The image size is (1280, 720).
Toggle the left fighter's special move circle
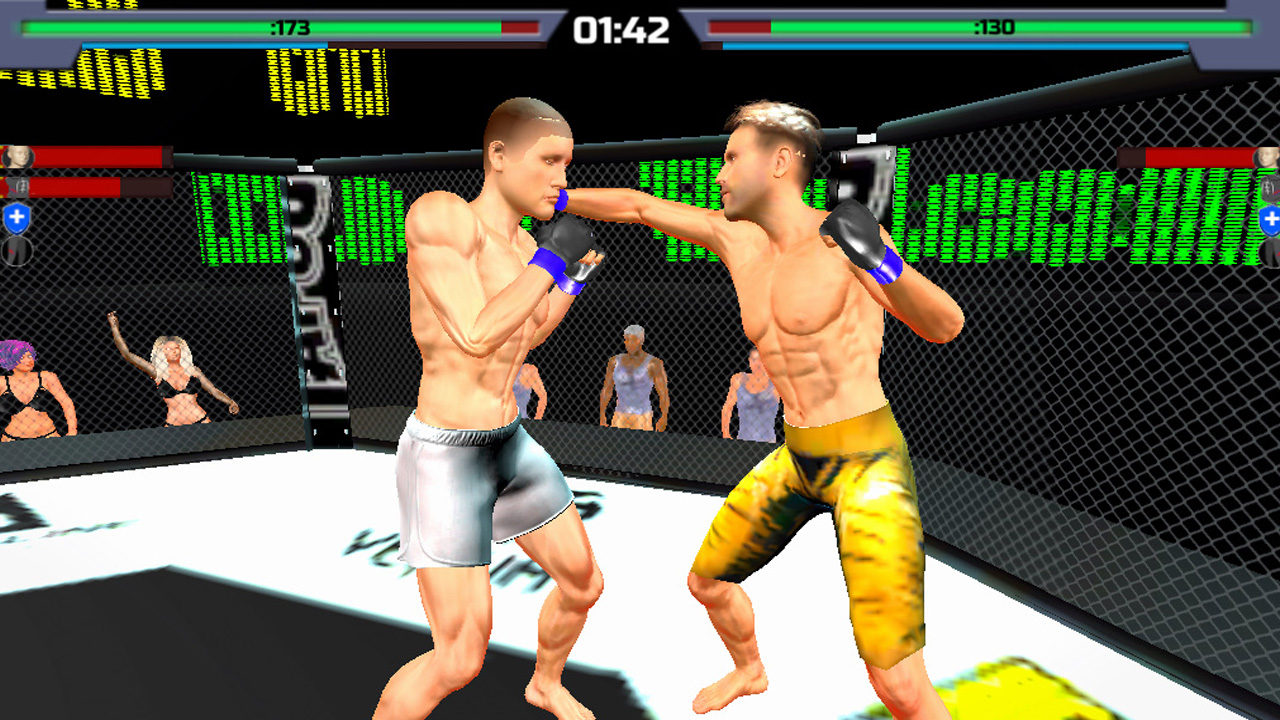(x=15, y=250)
